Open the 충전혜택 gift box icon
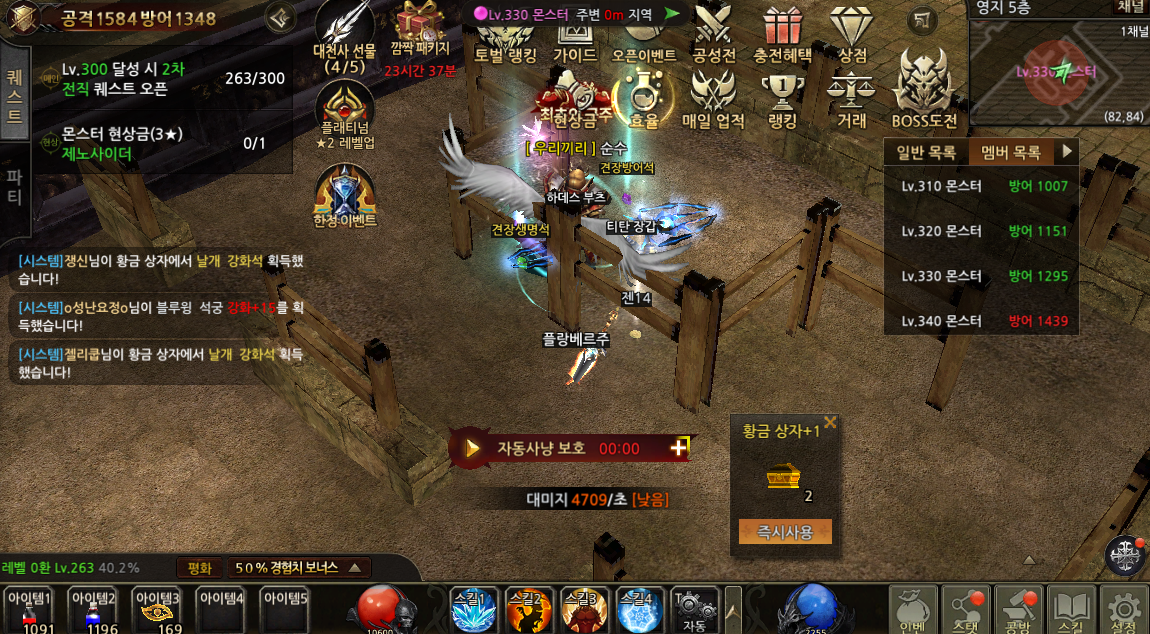Viewport: 1150px width, 634px height. pyautogui.click(x=783, y=32)
